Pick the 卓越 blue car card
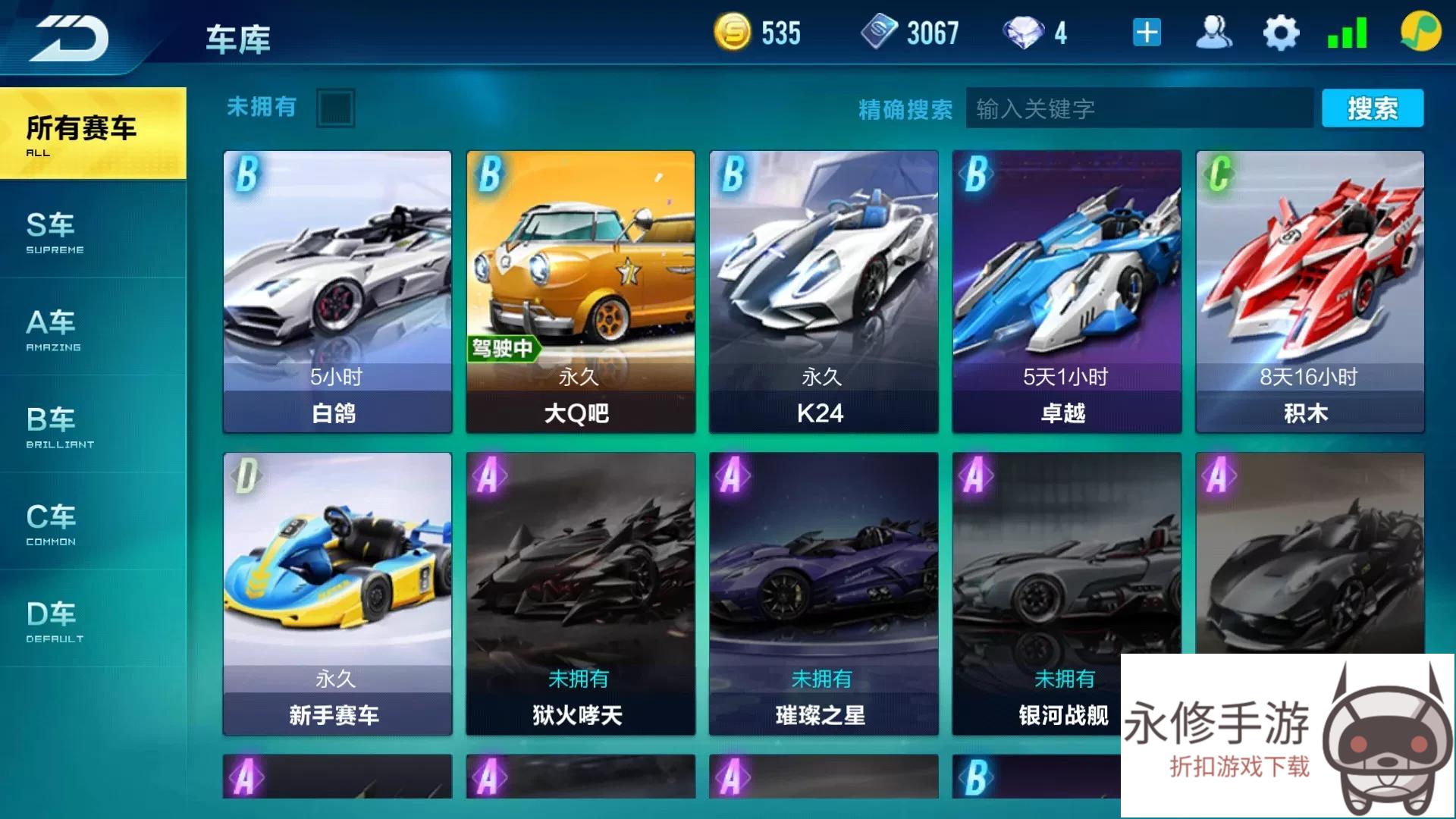The height and width of the screenshot is (819, 1456). point(1066,292)
